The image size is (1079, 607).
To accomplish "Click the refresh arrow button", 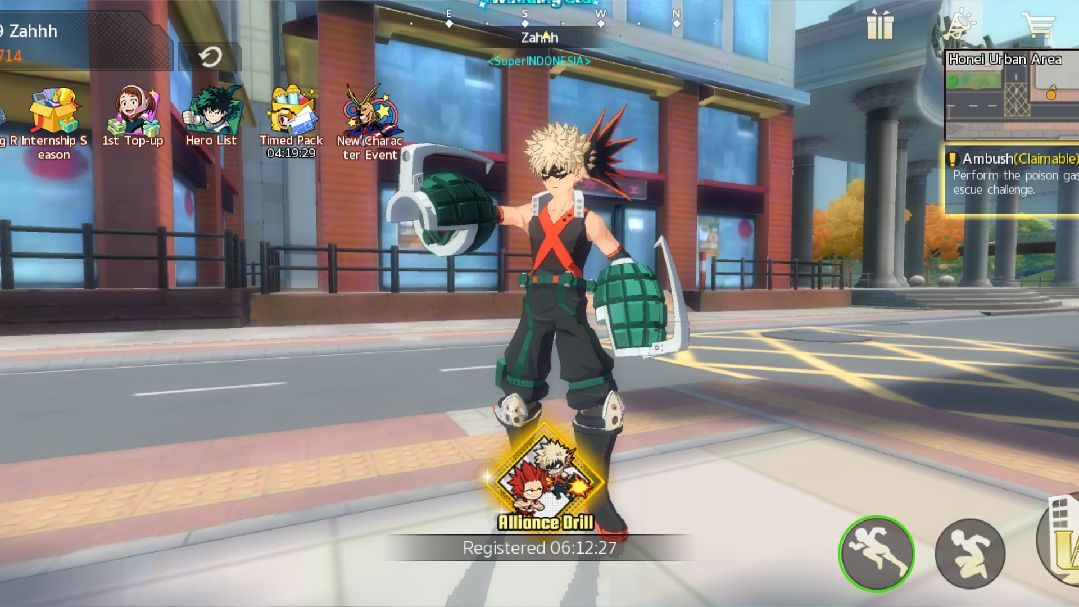I will click(210, 57).
